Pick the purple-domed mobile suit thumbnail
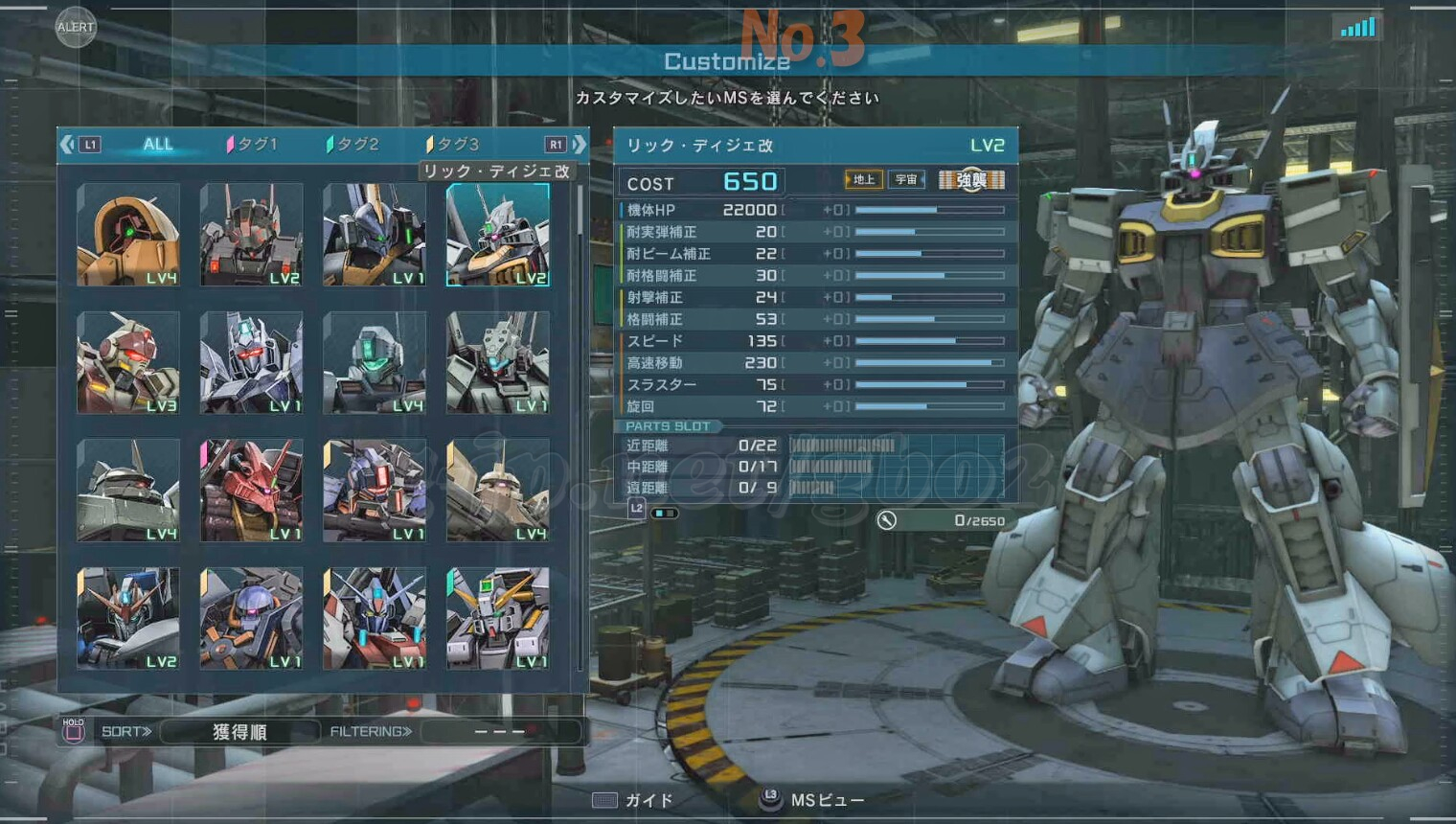 251,618
